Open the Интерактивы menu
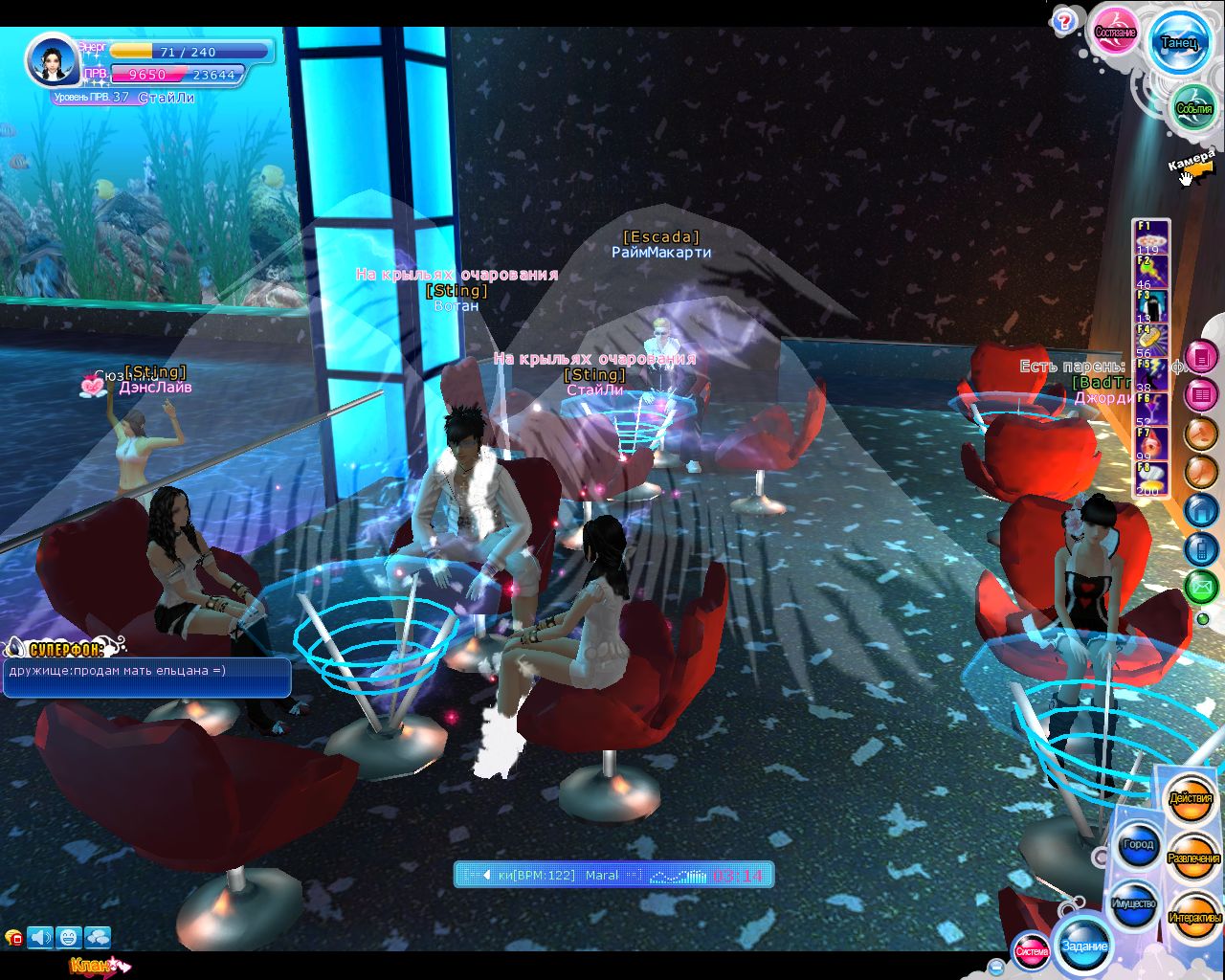Screen dimensions: 1225x980 tap(1194, 918)
